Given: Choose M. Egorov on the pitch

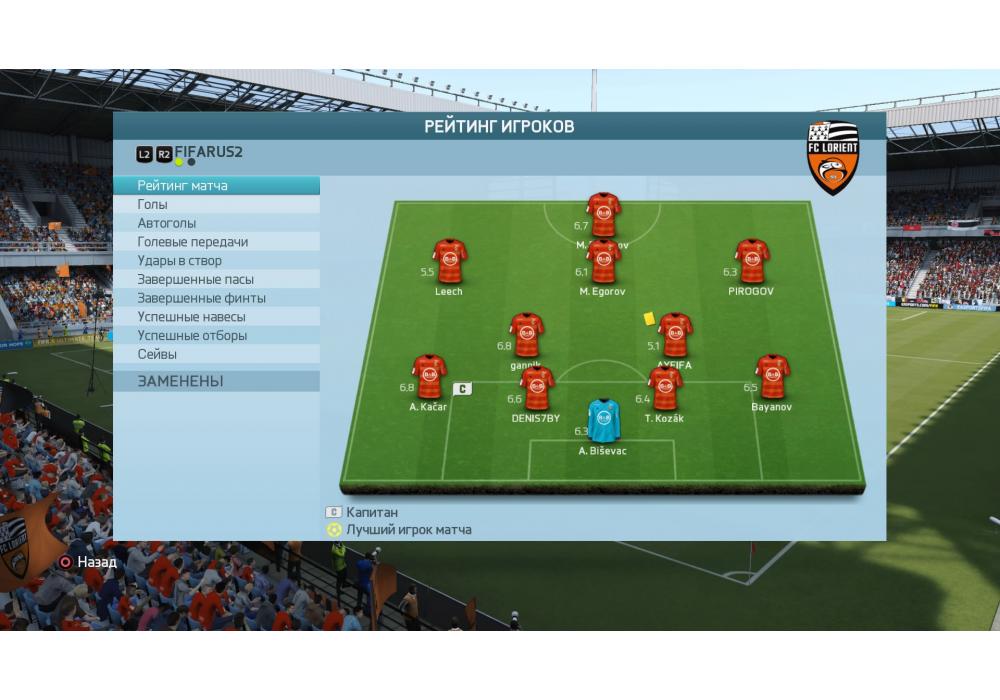Looking at the screenshot, I should click(x=604, y=262).
